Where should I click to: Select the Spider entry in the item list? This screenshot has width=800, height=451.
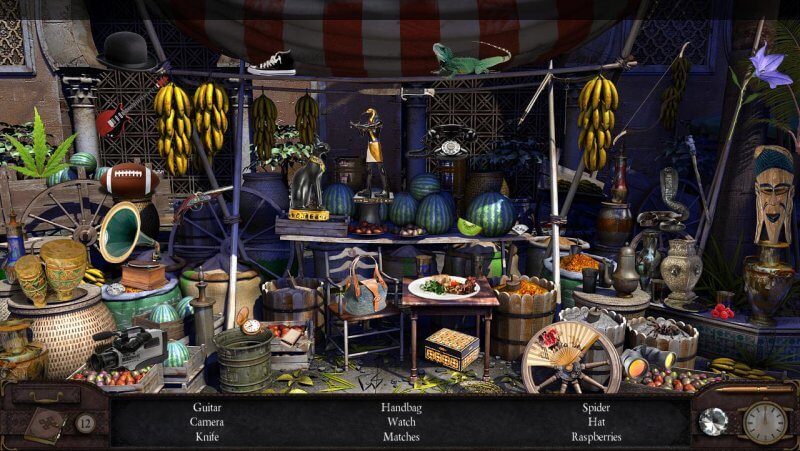tap(597, 408)
